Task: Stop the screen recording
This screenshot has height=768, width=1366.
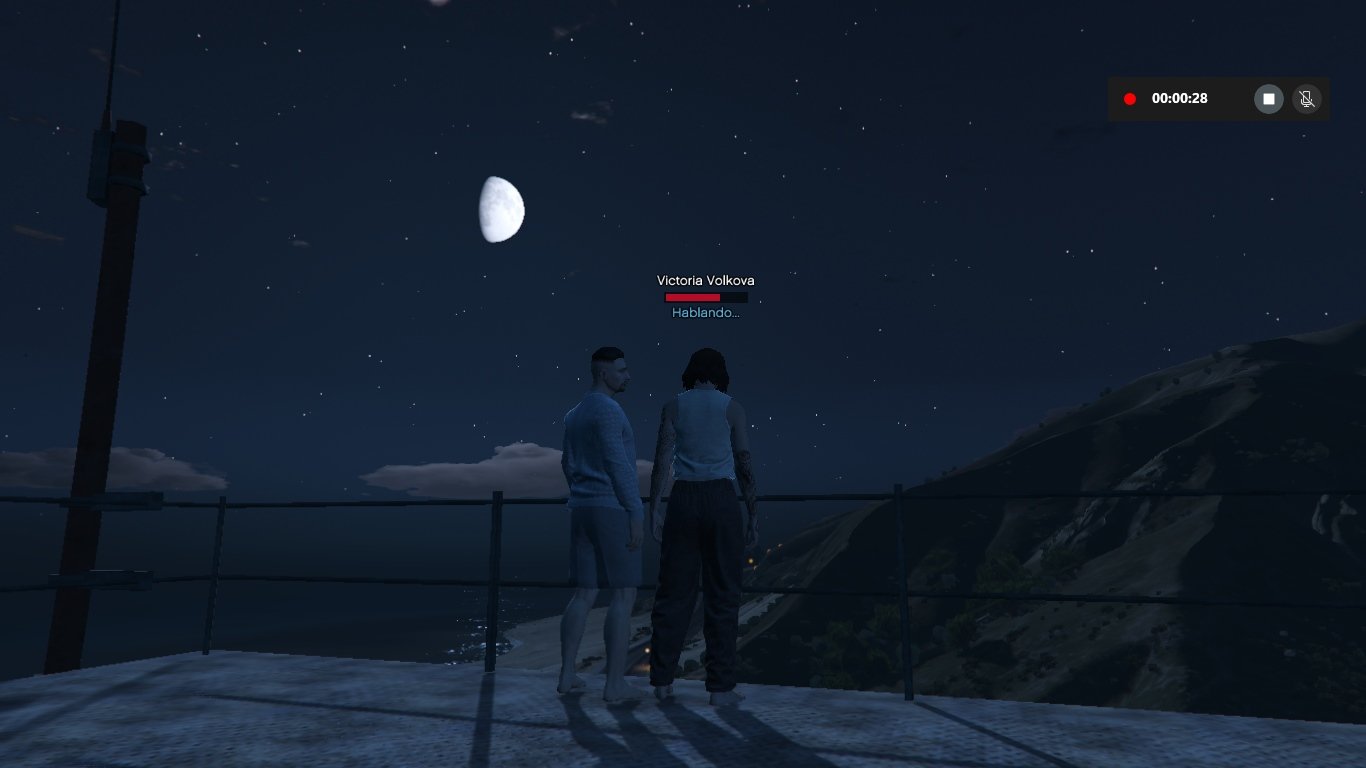Action: coord(1268,99)
